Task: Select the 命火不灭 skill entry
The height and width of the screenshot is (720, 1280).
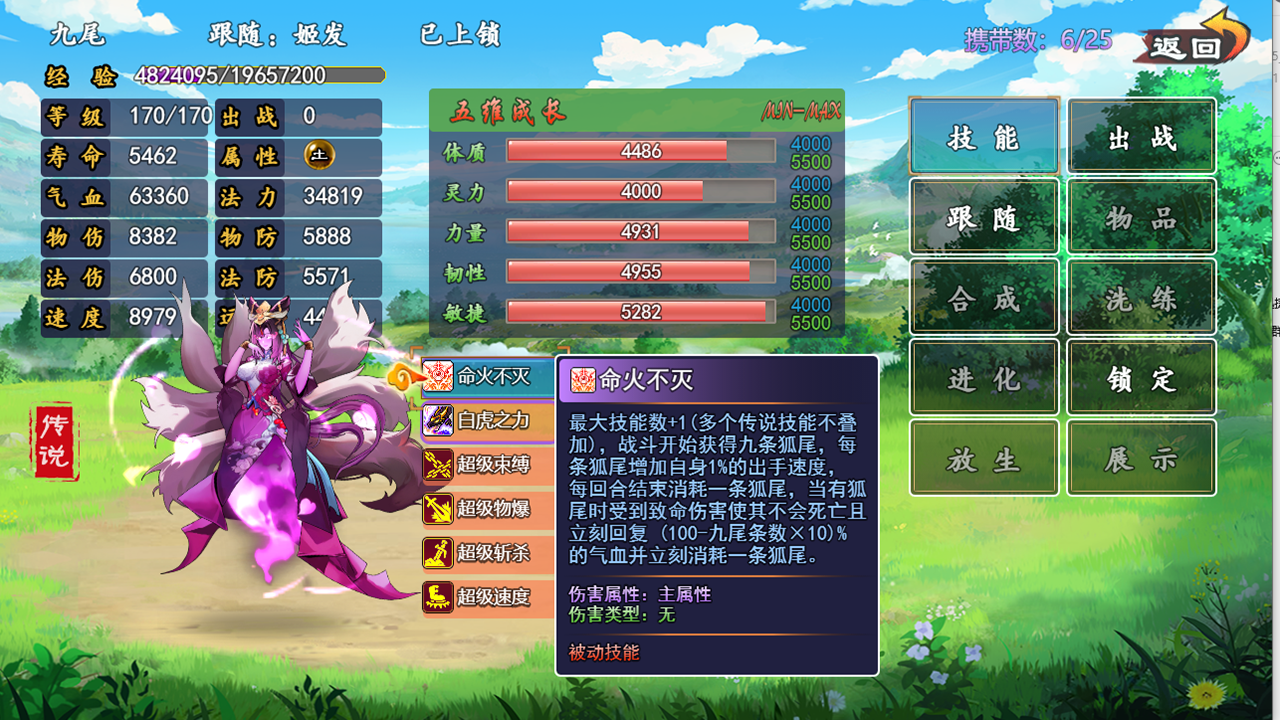Action: (488, 376)
